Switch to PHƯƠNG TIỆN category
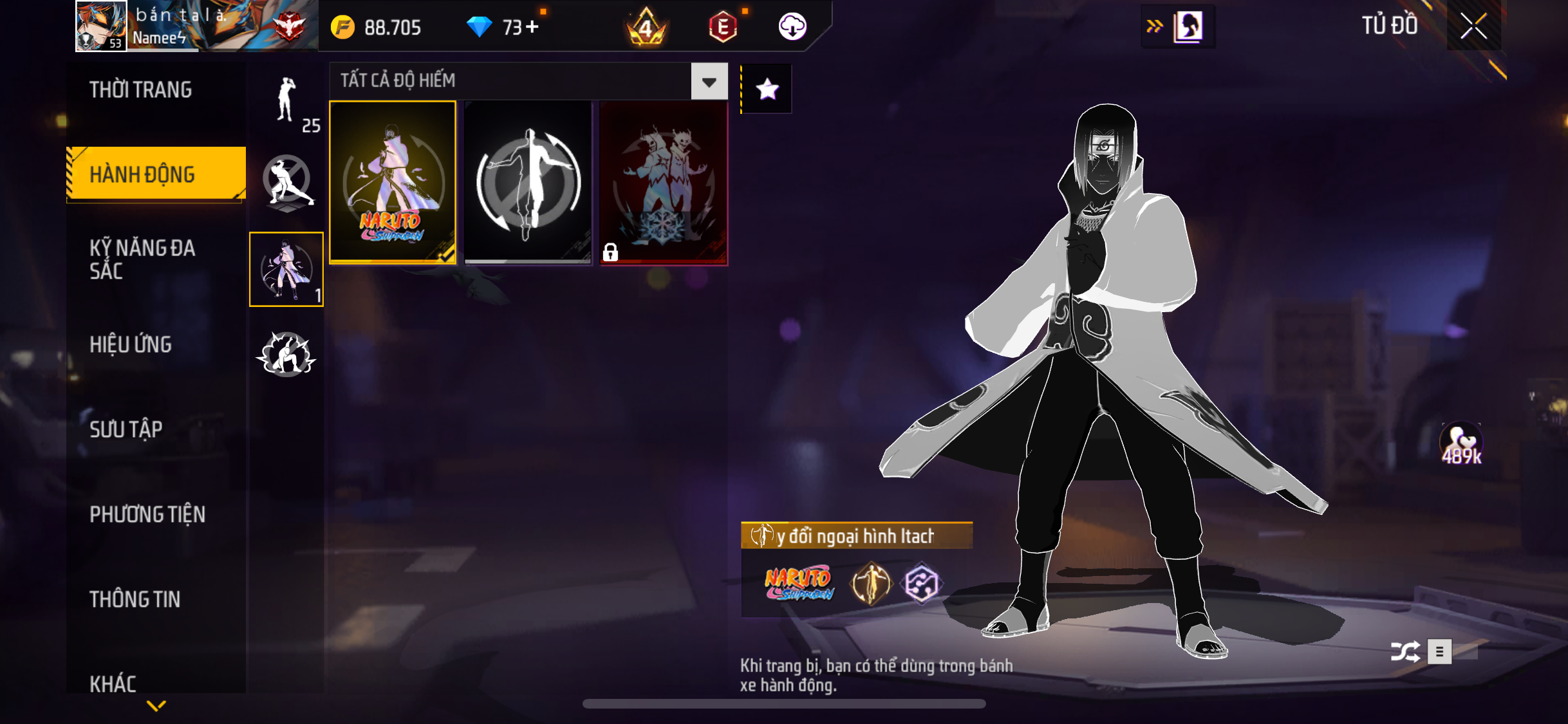 (x=147, y=514)
